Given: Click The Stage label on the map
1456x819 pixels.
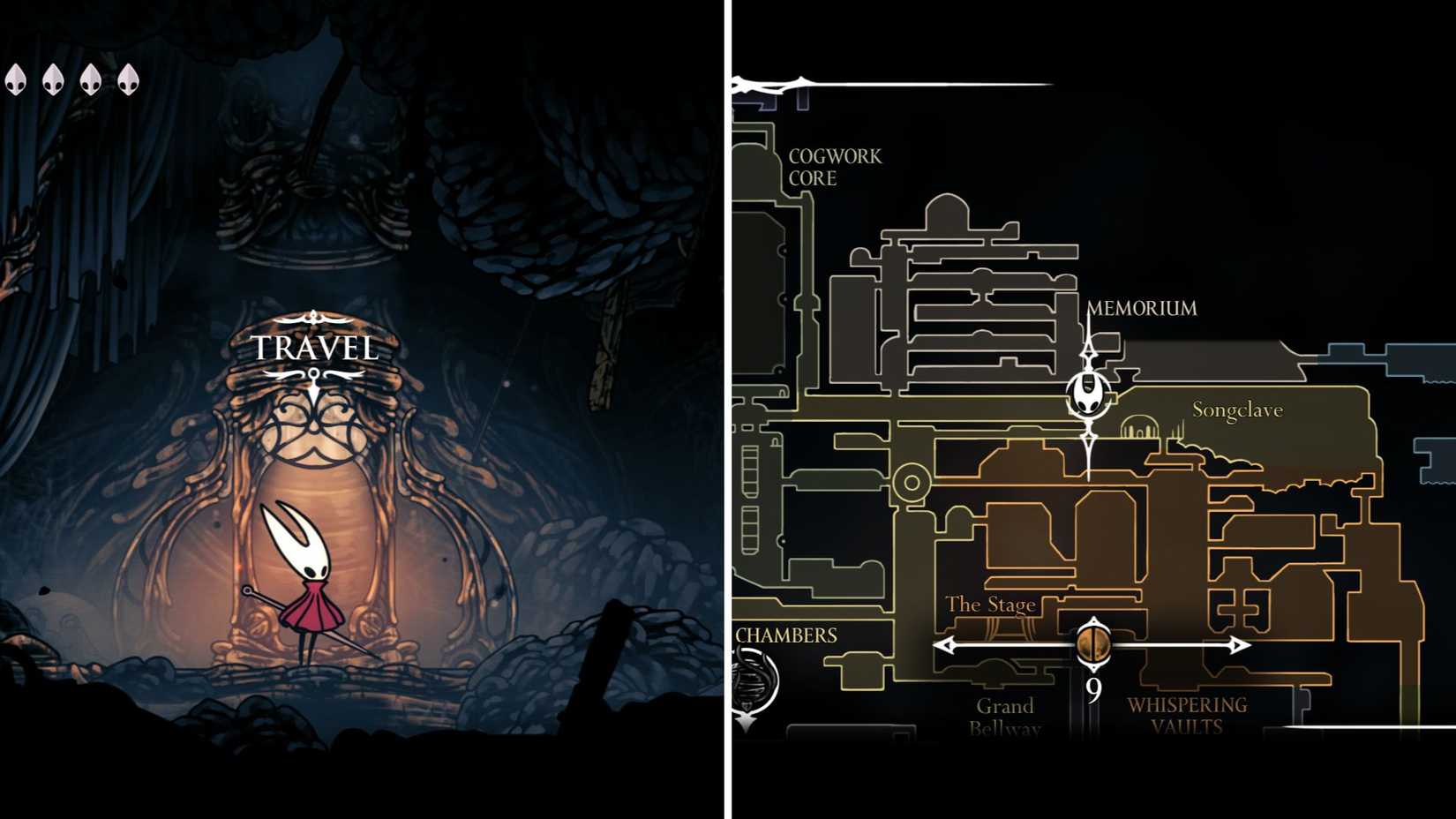Looking at the screenshot, I should click(990, 605).
